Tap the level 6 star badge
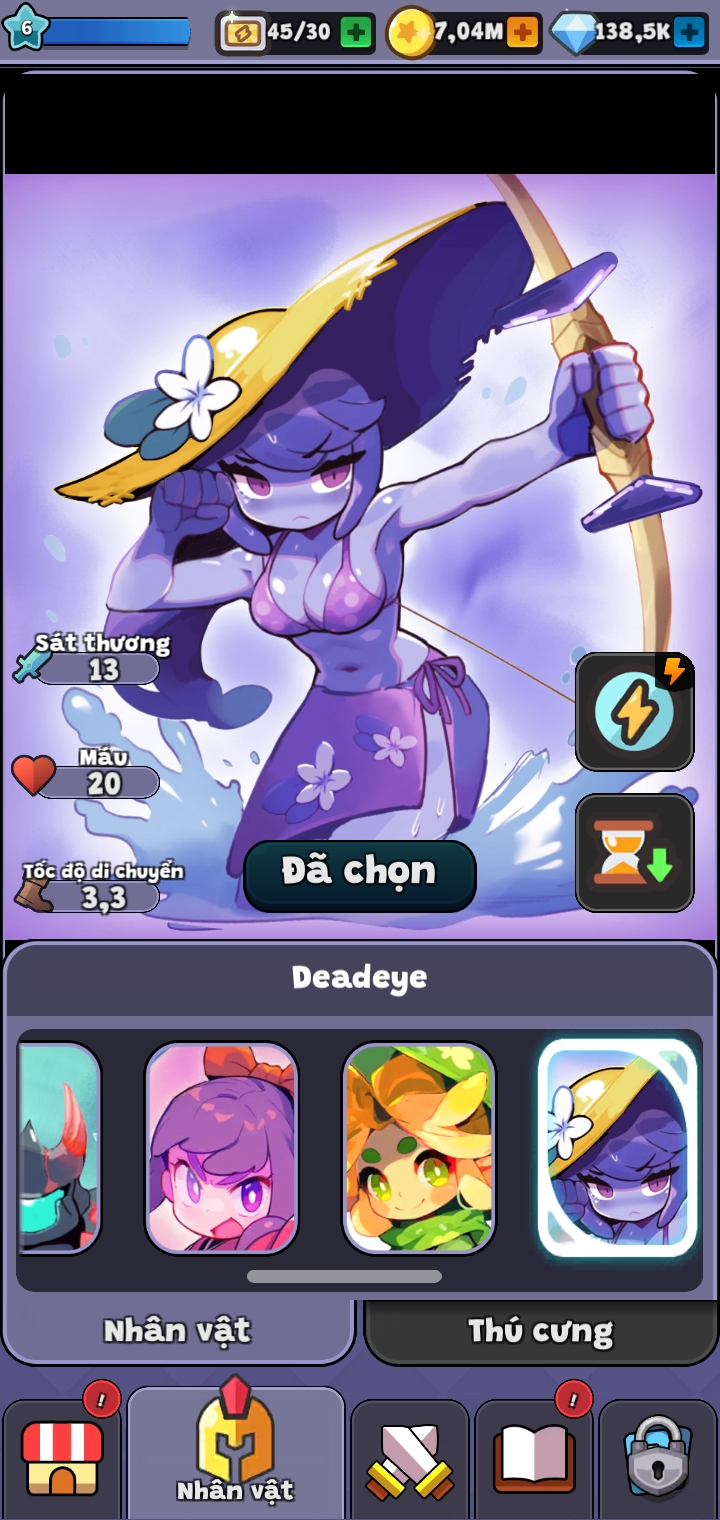 coord(26,28)
